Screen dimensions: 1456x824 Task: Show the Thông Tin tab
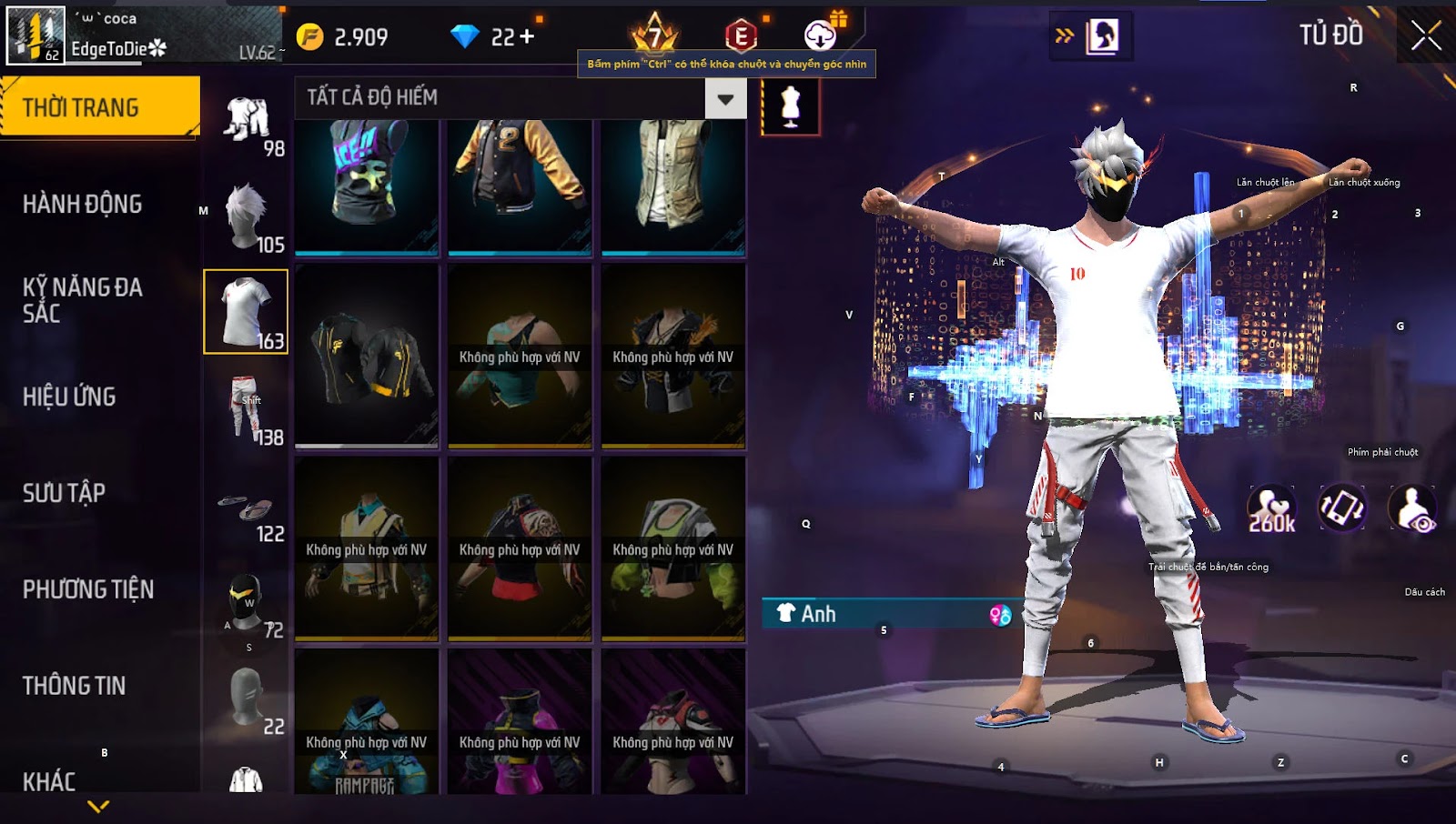(75, 686)
